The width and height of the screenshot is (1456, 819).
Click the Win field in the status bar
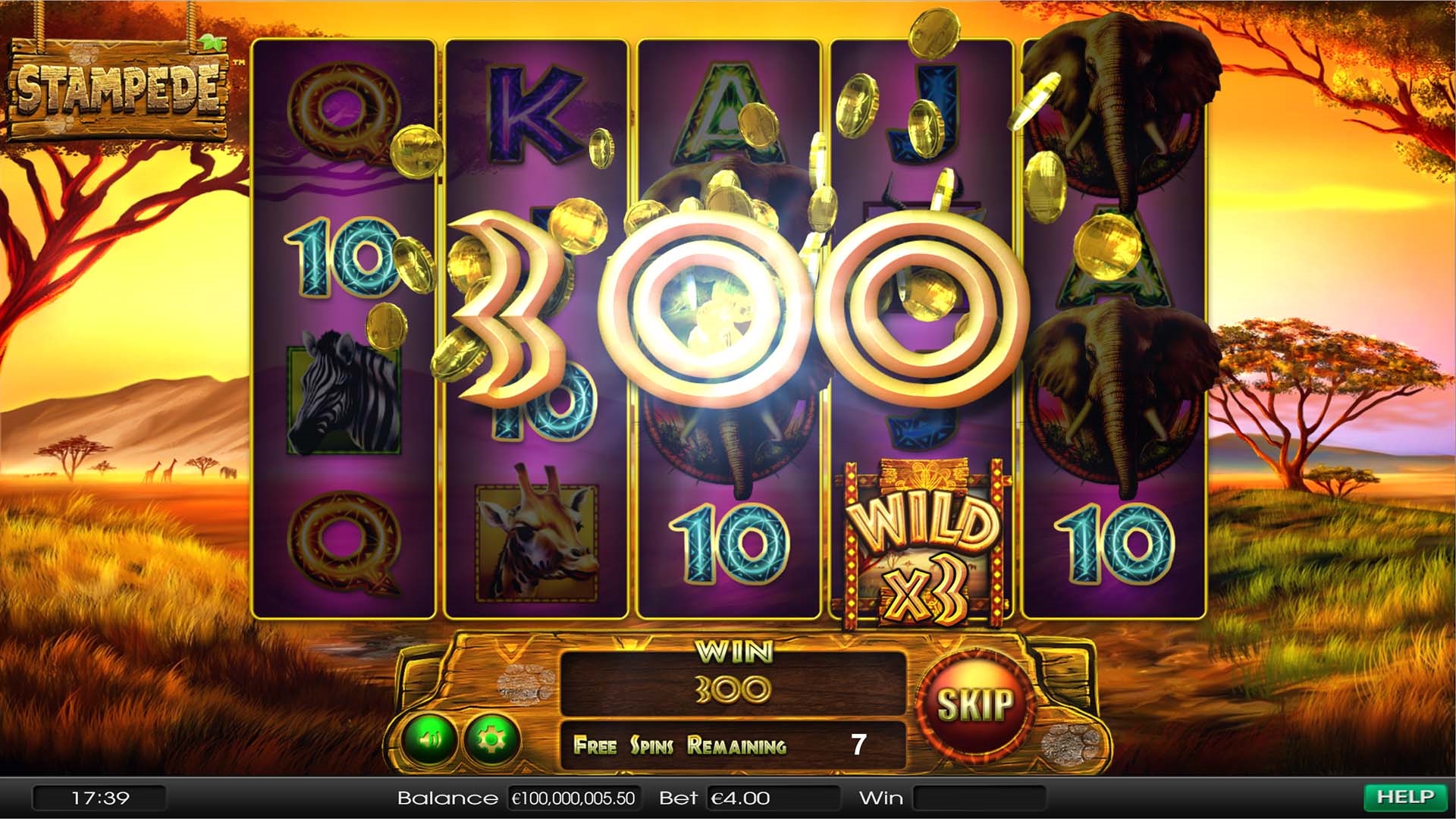(978, 797)
